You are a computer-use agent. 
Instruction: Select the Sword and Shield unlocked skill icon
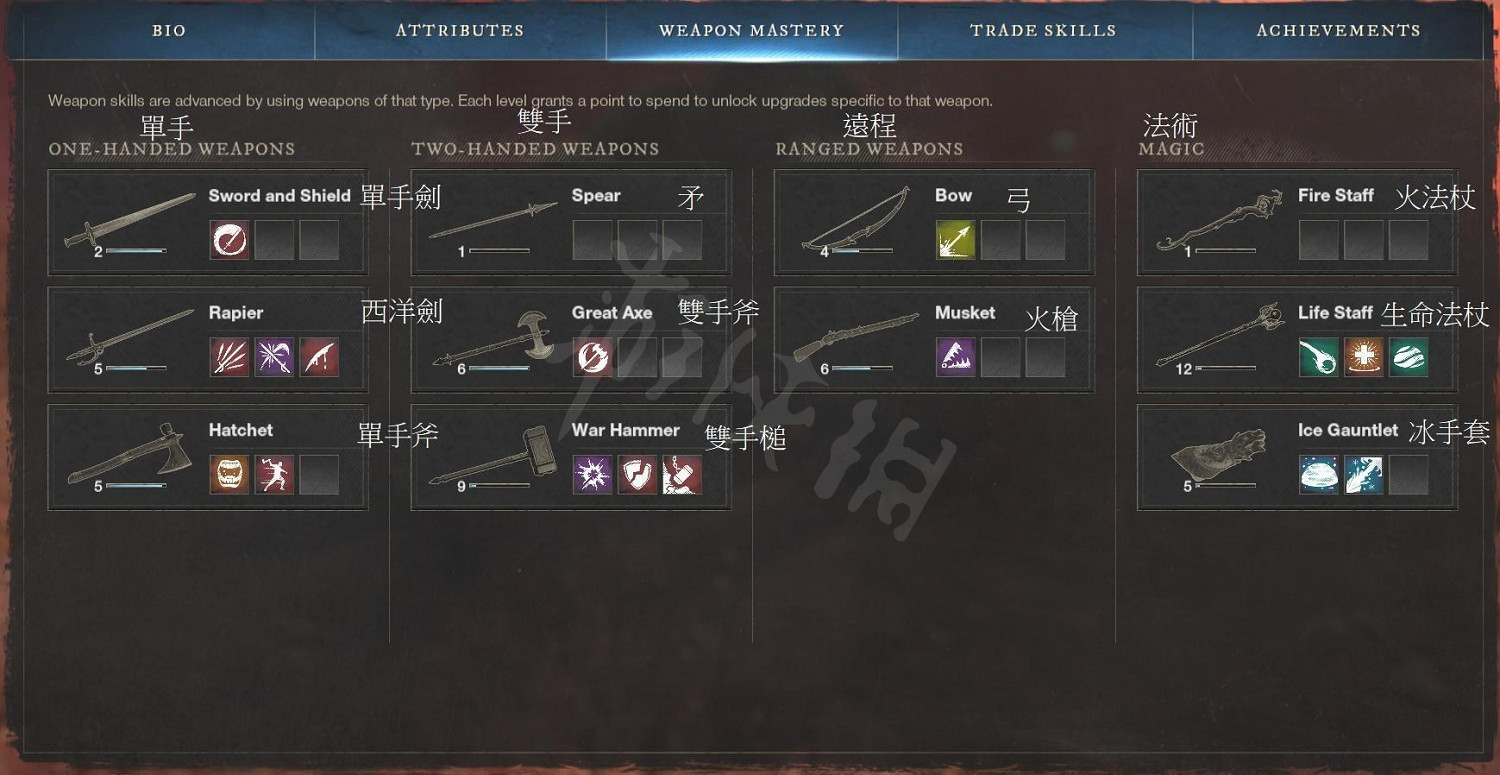pyautogui.click(x=231, y=240)
